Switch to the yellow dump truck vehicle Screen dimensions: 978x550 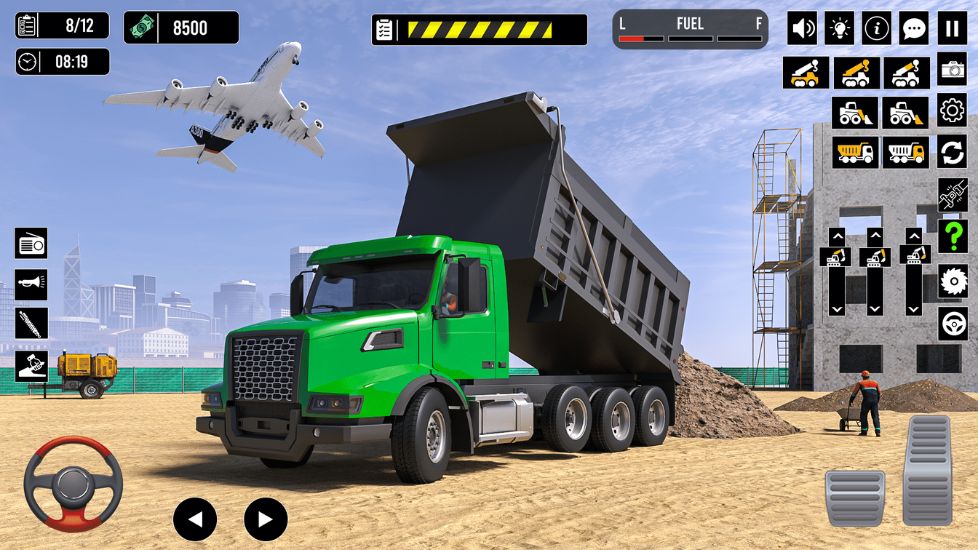pyautogui.click(x=855, y=152)
